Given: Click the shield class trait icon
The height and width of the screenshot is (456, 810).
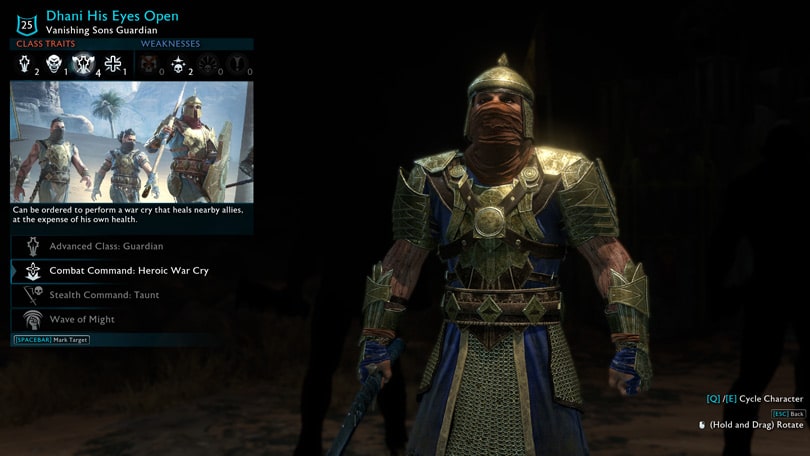Looking at the screenshot, I should coord(26,64).
